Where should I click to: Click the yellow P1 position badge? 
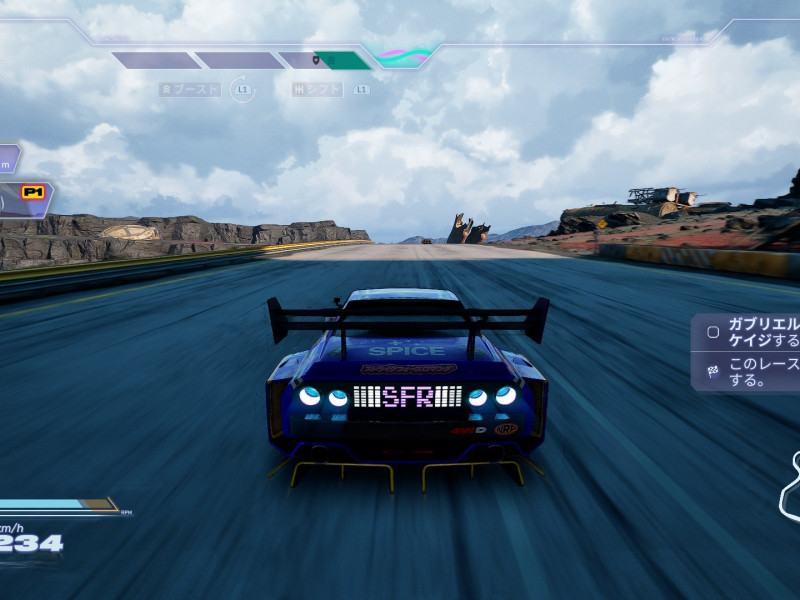tap(33, 190)
